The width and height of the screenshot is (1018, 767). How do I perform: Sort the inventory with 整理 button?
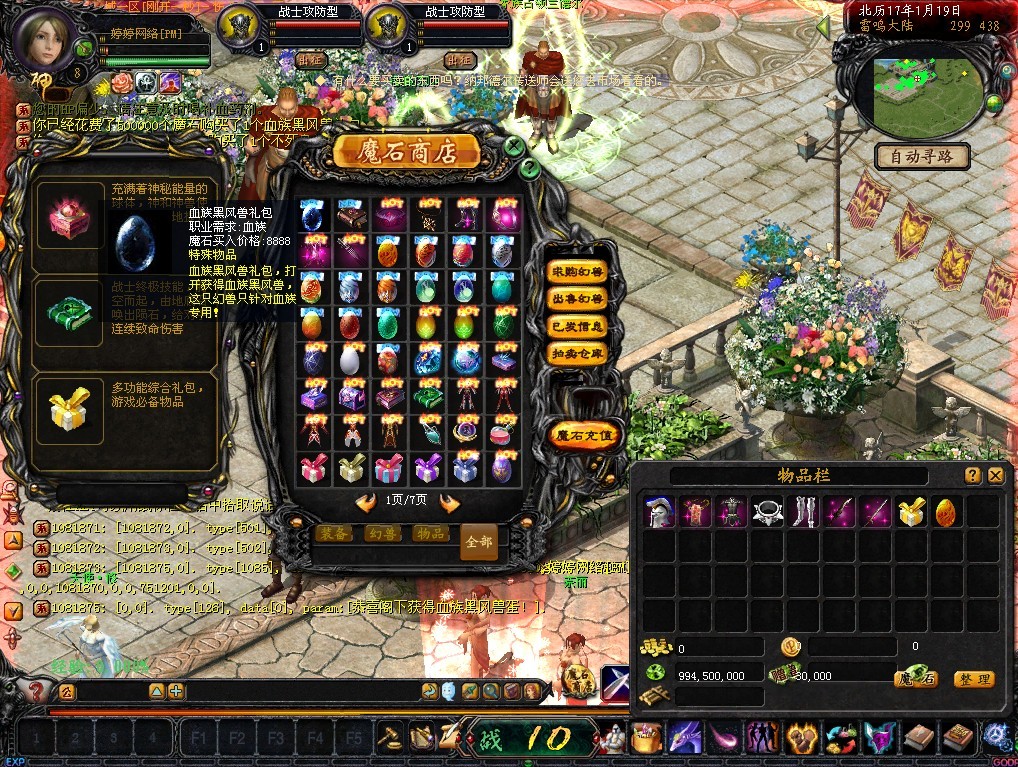click(x=973, y=679)
